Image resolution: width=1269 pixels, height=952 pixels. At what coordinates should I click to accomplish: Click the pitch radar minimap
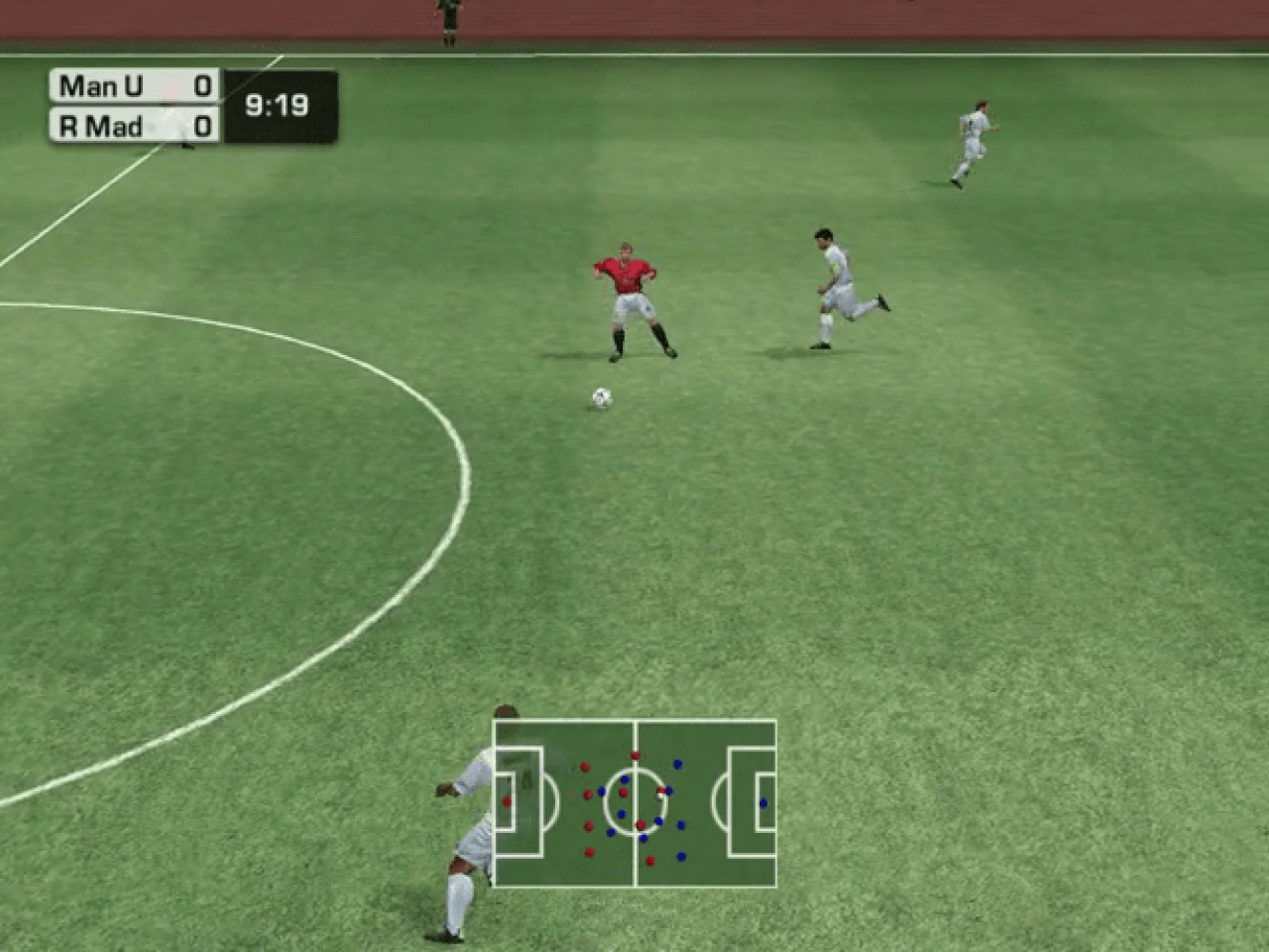[634, 803]
